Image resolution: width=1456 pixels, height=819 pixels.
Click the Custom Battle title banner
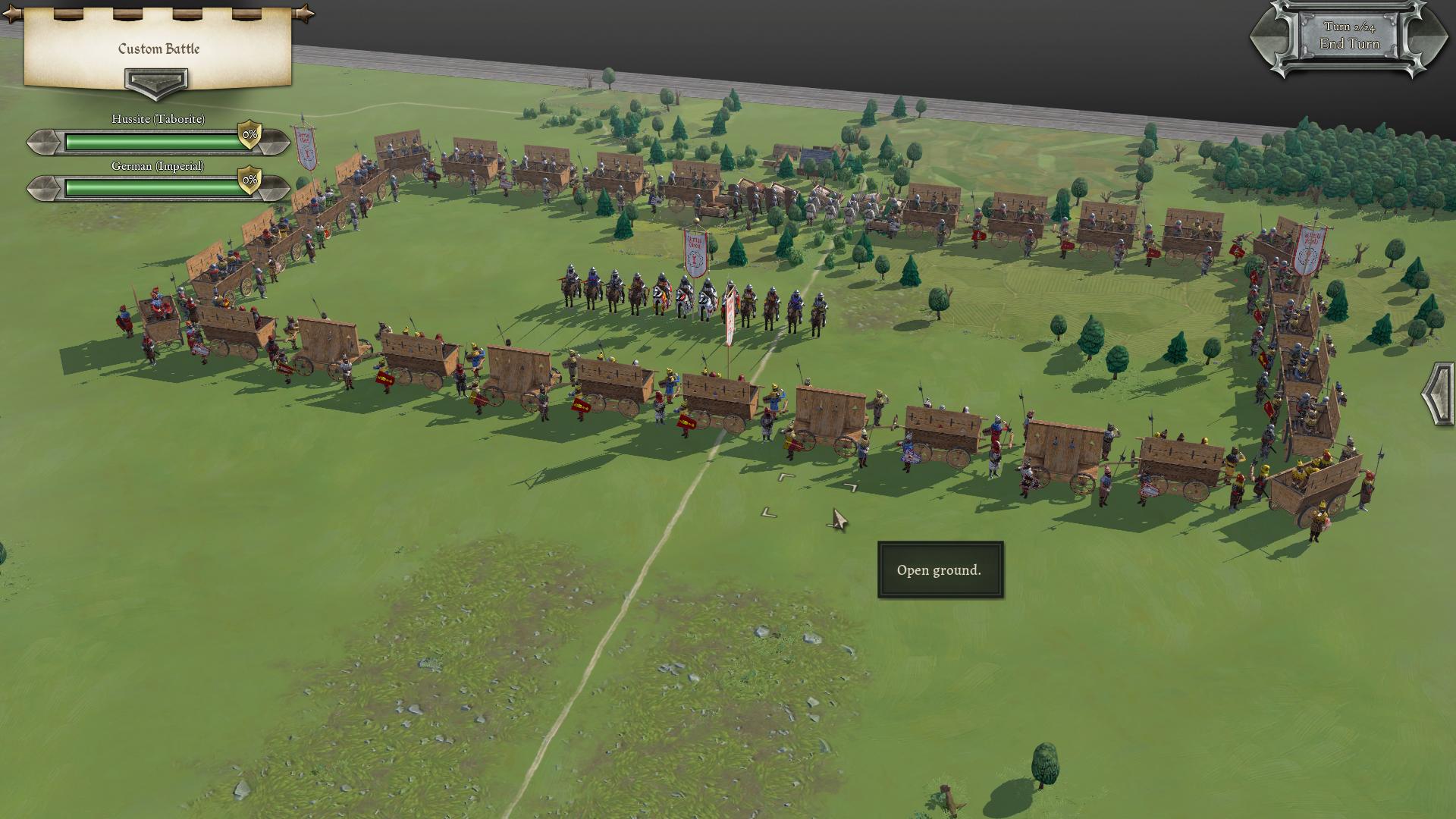157,49
